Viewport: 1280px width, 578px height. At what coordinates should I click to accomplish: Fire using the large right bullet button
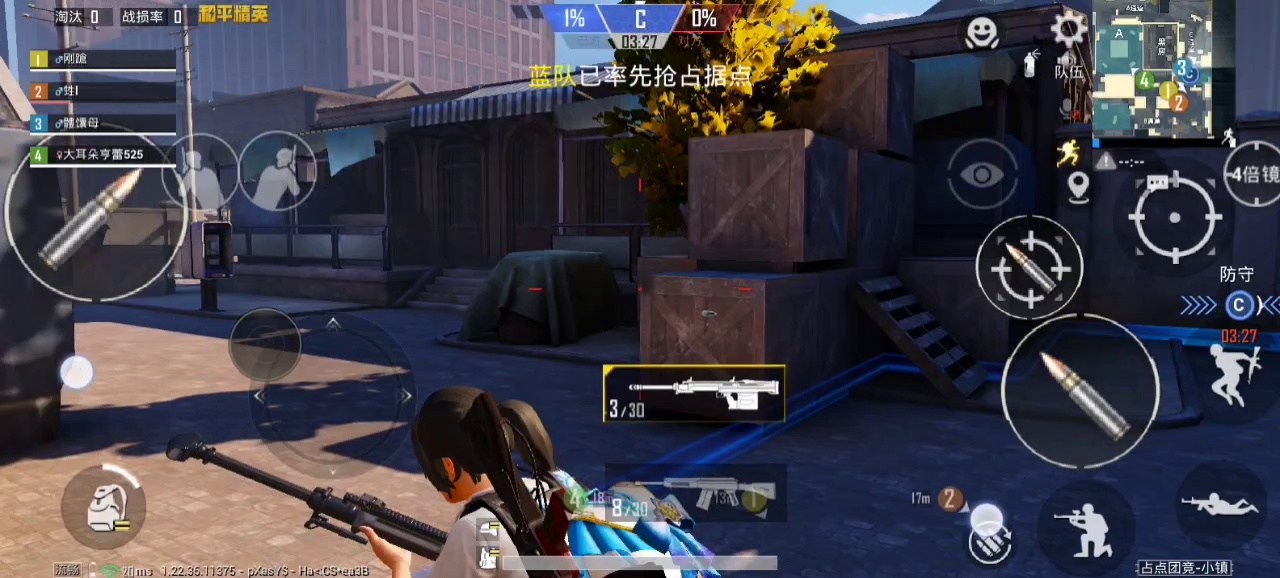point(1080,391)
